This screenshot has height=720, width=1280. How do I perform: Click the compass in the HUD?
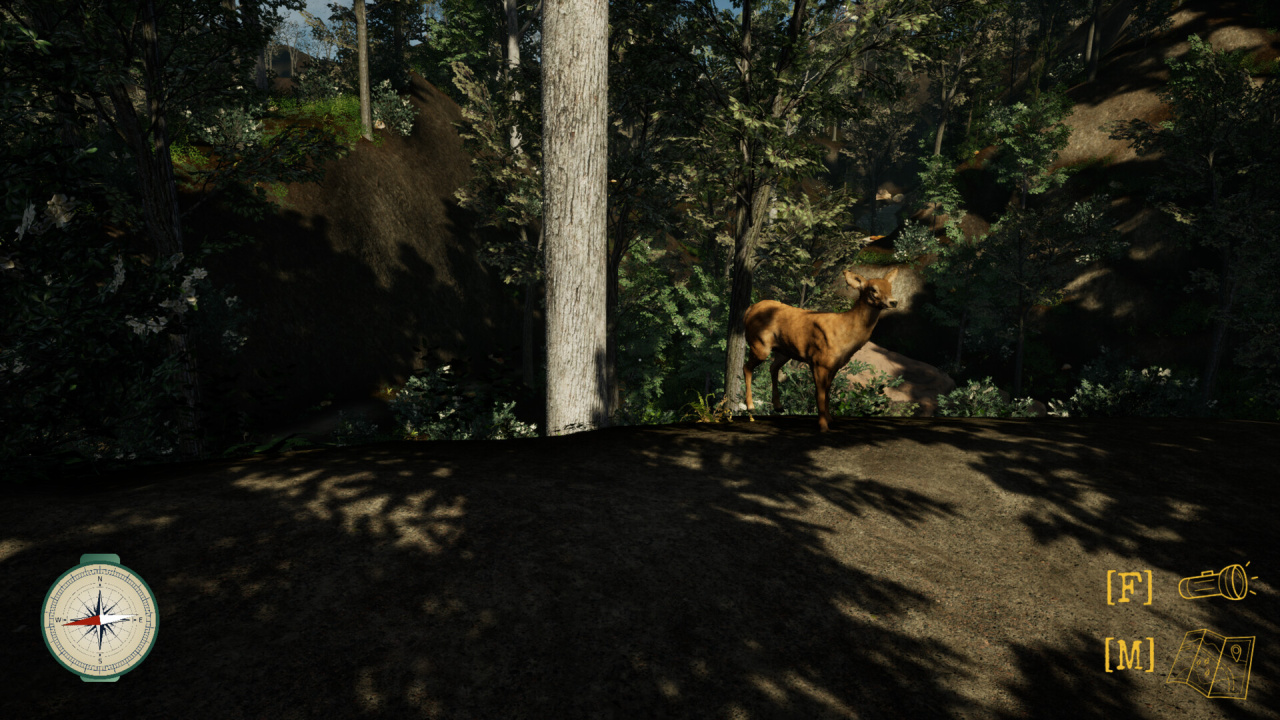tap(99, 618)
